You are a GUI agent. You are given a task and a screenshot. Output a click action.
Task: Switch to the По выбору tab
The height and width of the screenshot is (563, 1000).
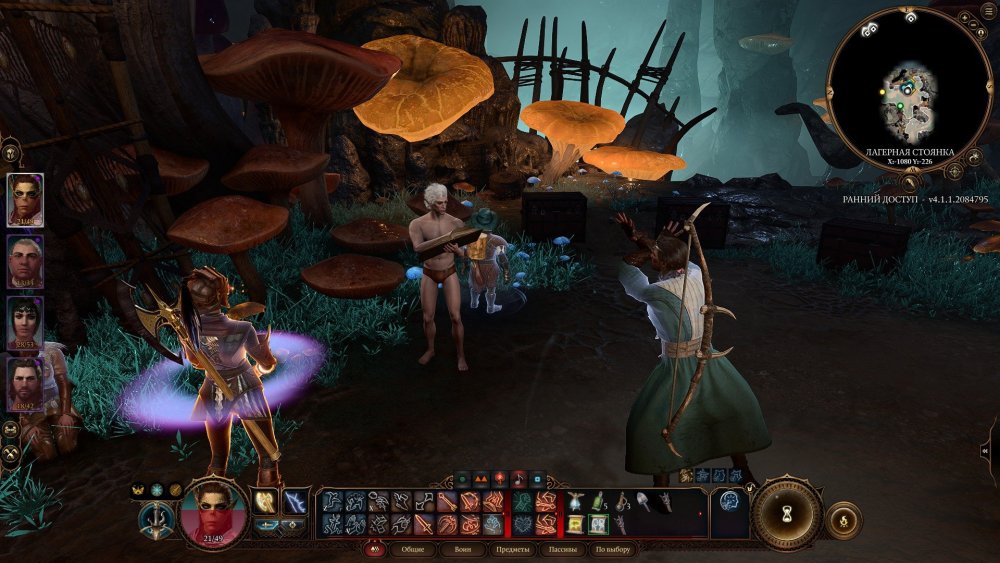pos(613,550)
